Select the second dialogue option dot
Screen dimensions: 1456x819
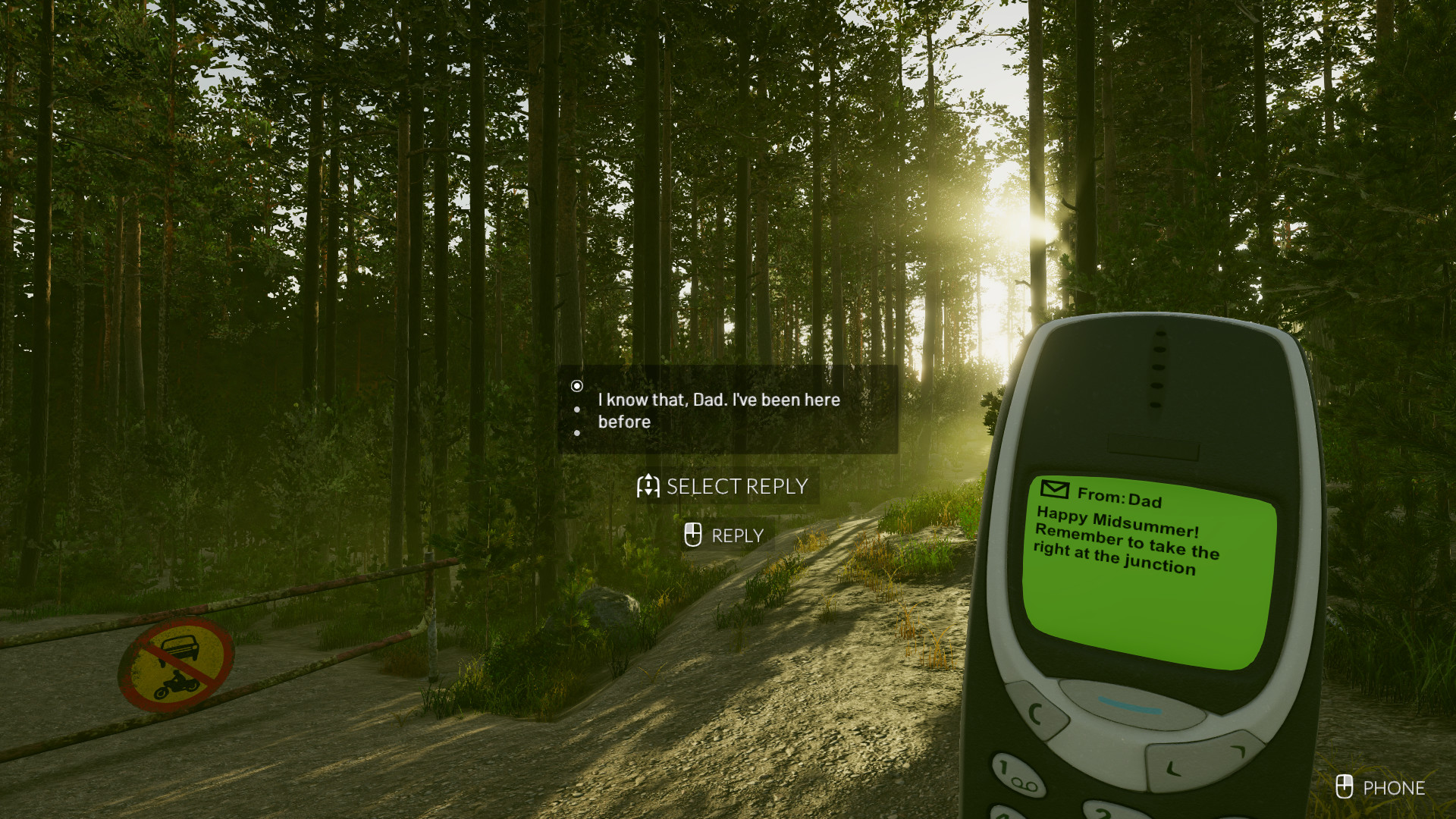[x=579, y=409]
